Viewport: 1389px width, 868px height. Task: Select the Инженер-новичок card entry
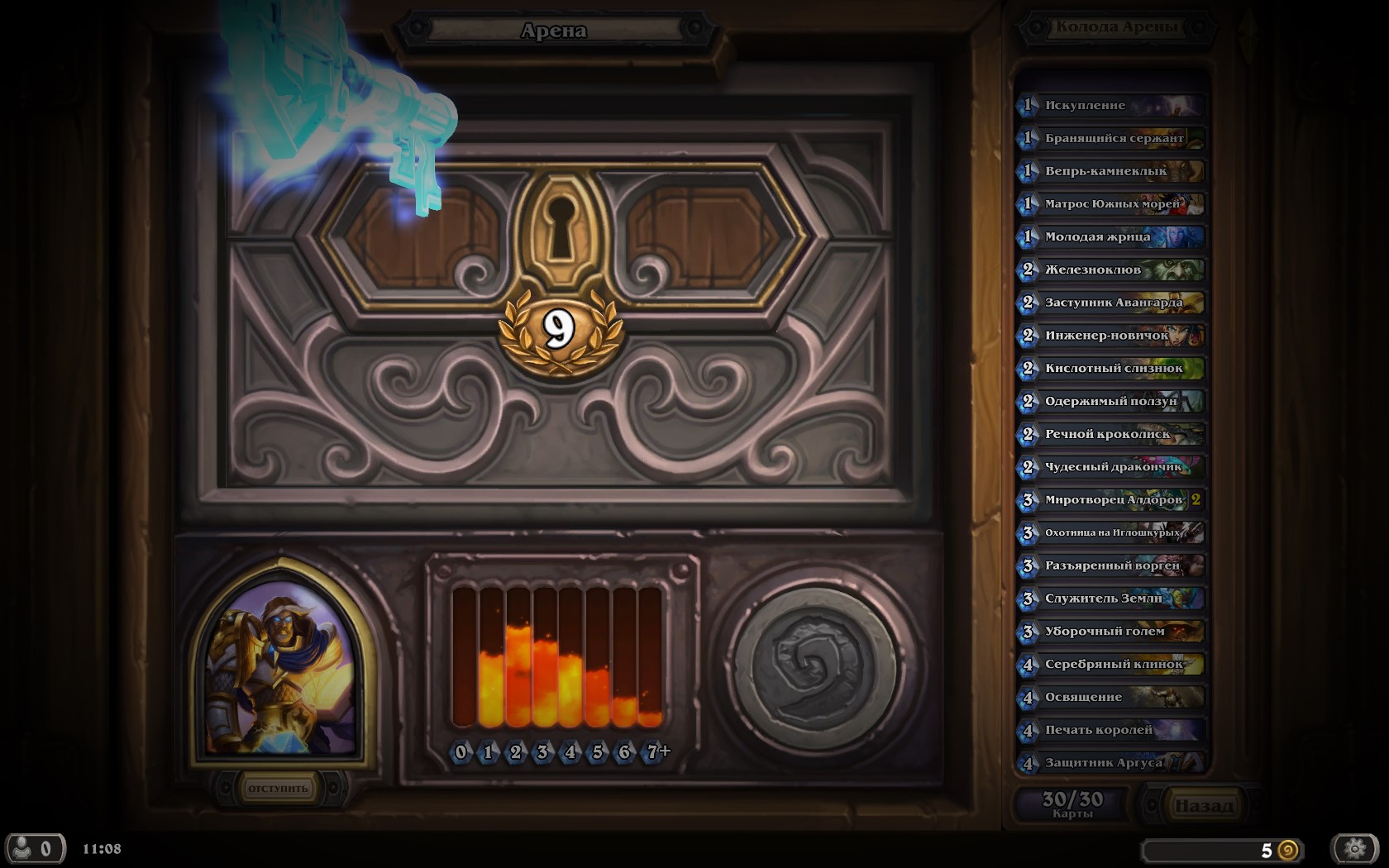(x=1110, y=336)
